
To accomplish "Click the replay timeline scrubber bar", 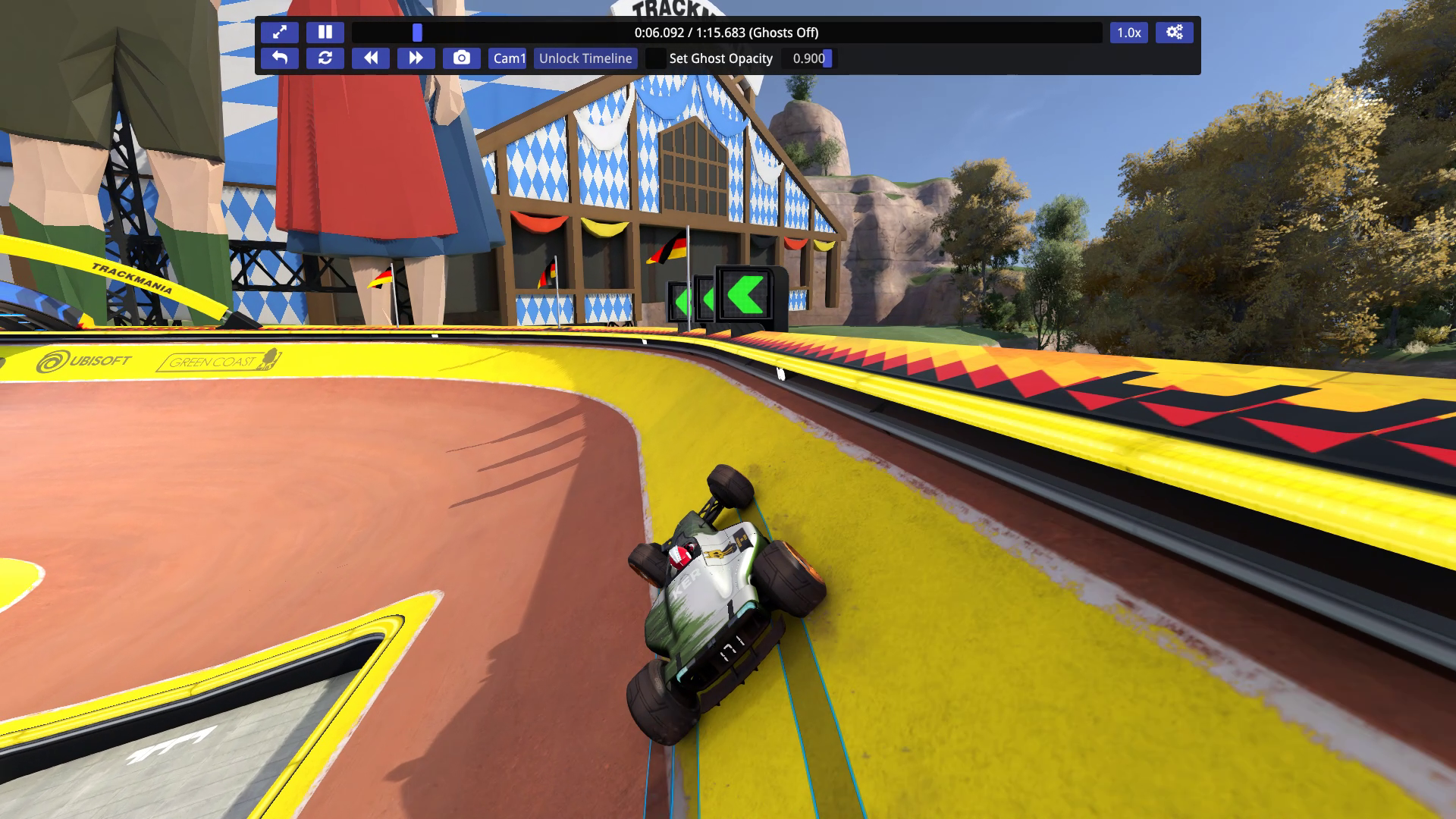I will [x=726, y=33].
